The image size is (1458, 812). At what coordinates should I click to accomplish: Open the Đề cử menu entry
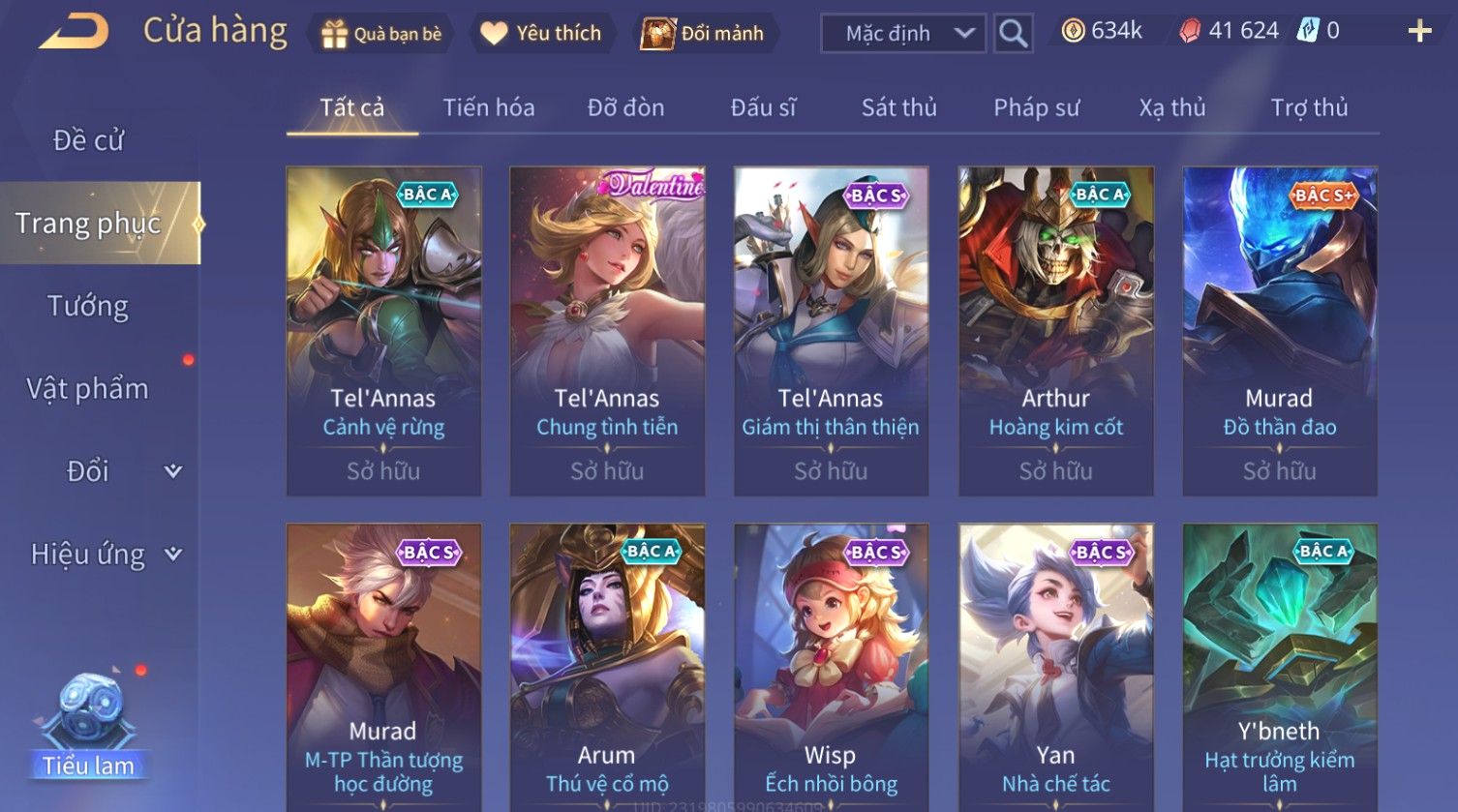(88, 140)
